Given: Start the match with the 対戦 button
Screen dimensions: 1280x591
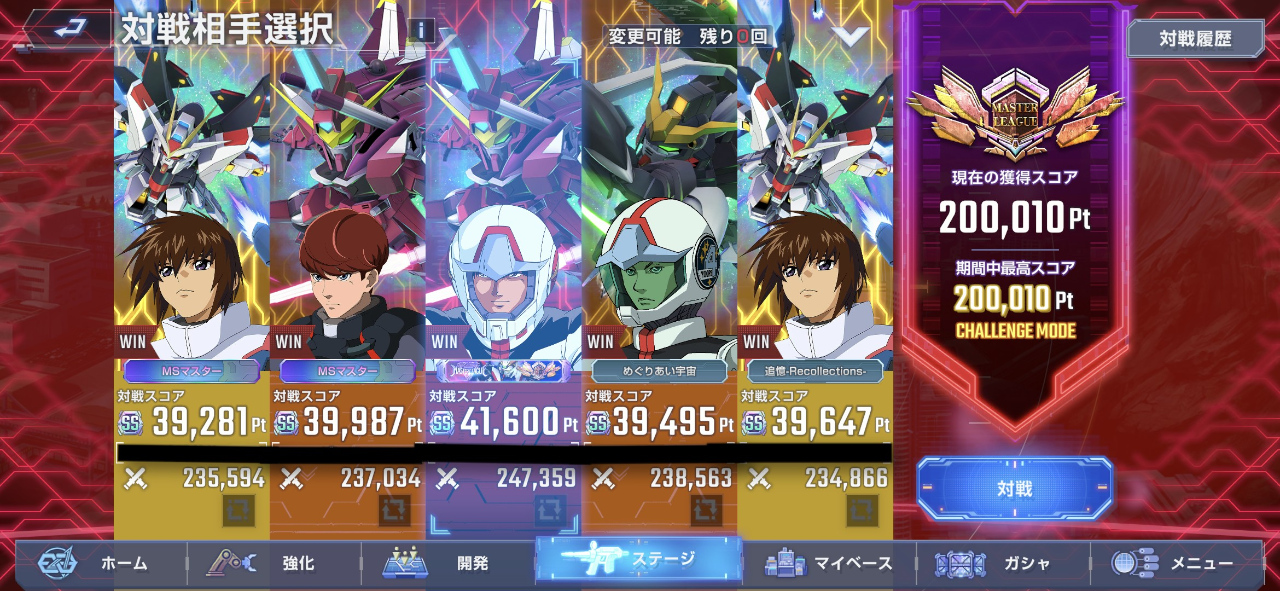Looking at the screenshot, I should tap(1014, 489).
